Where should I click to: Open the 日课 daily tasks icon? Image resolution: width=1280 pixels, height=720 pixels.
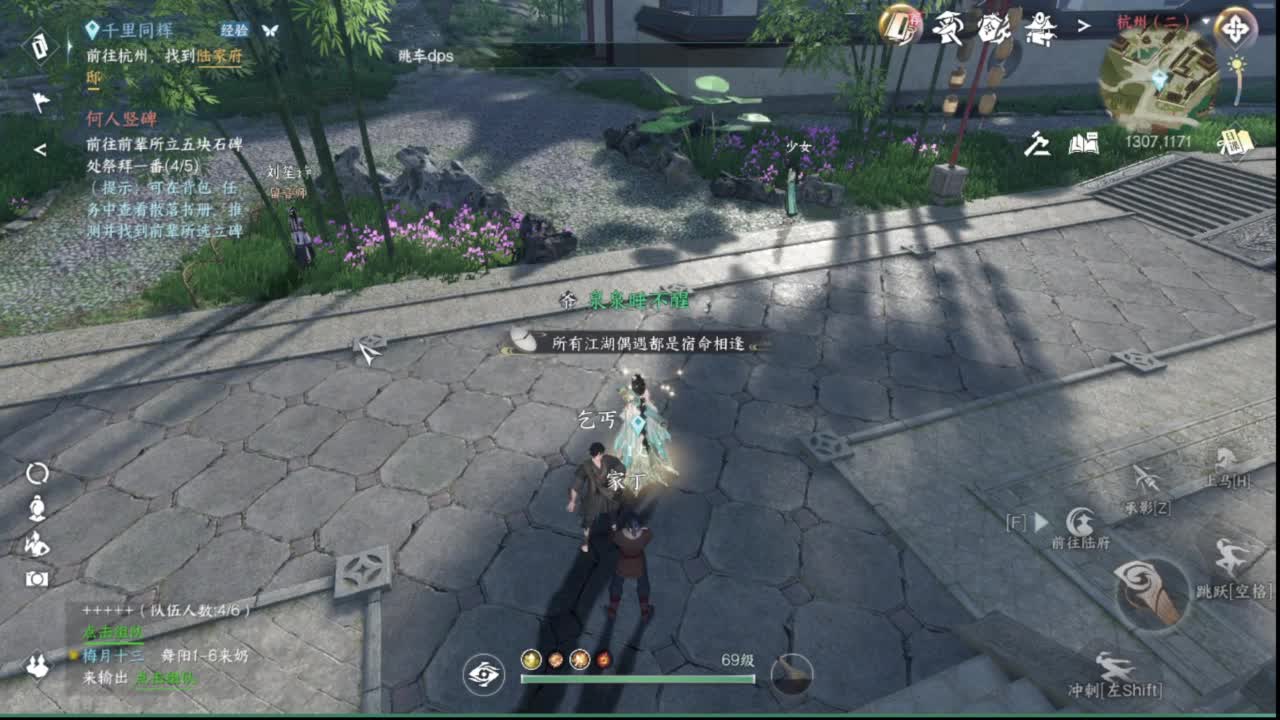click(1237, 142)
